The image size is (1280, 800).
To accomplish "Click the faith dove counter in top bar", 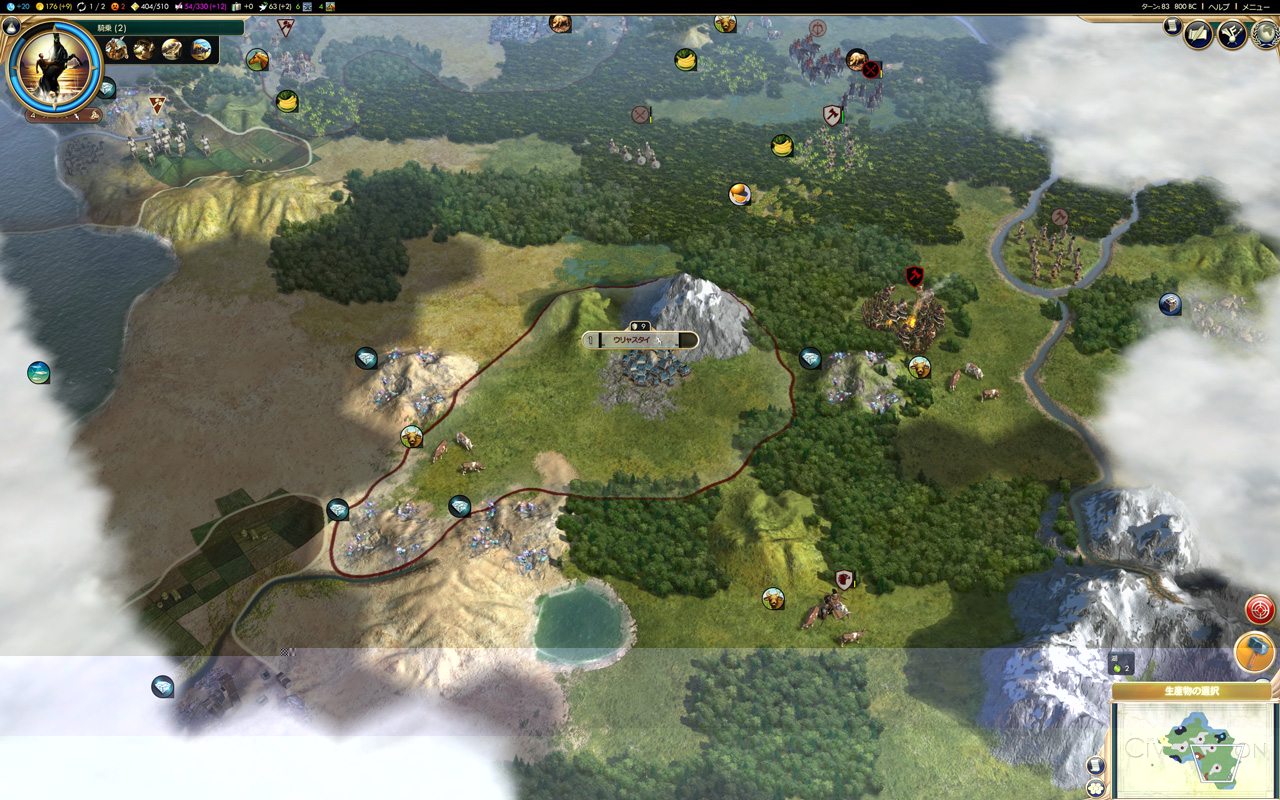I will tap(273, 6).
